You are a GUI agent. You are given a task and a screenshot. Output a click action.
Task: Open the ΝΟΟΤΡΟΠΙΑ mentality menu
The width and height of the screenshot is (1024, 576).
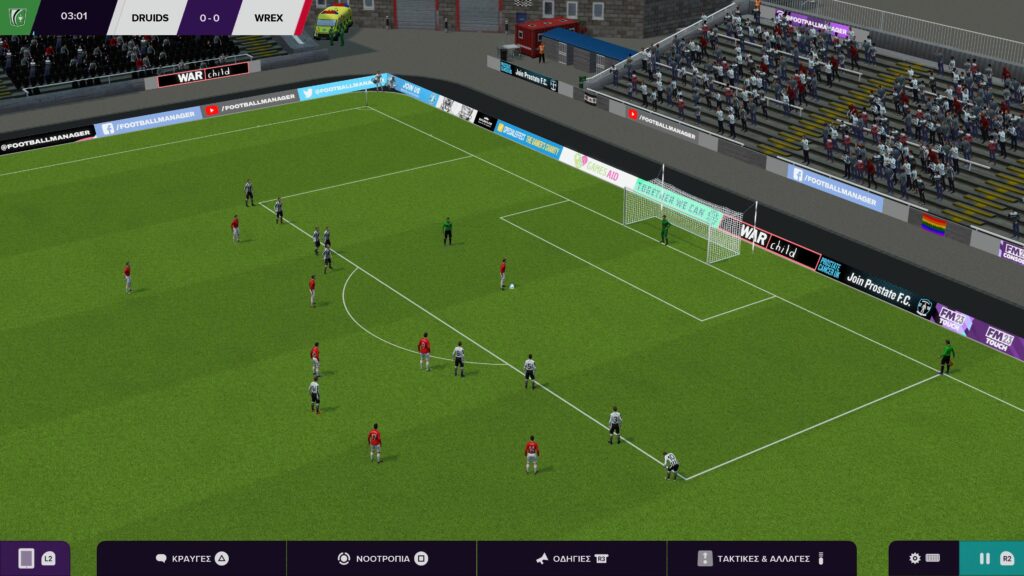coord(382,558)
